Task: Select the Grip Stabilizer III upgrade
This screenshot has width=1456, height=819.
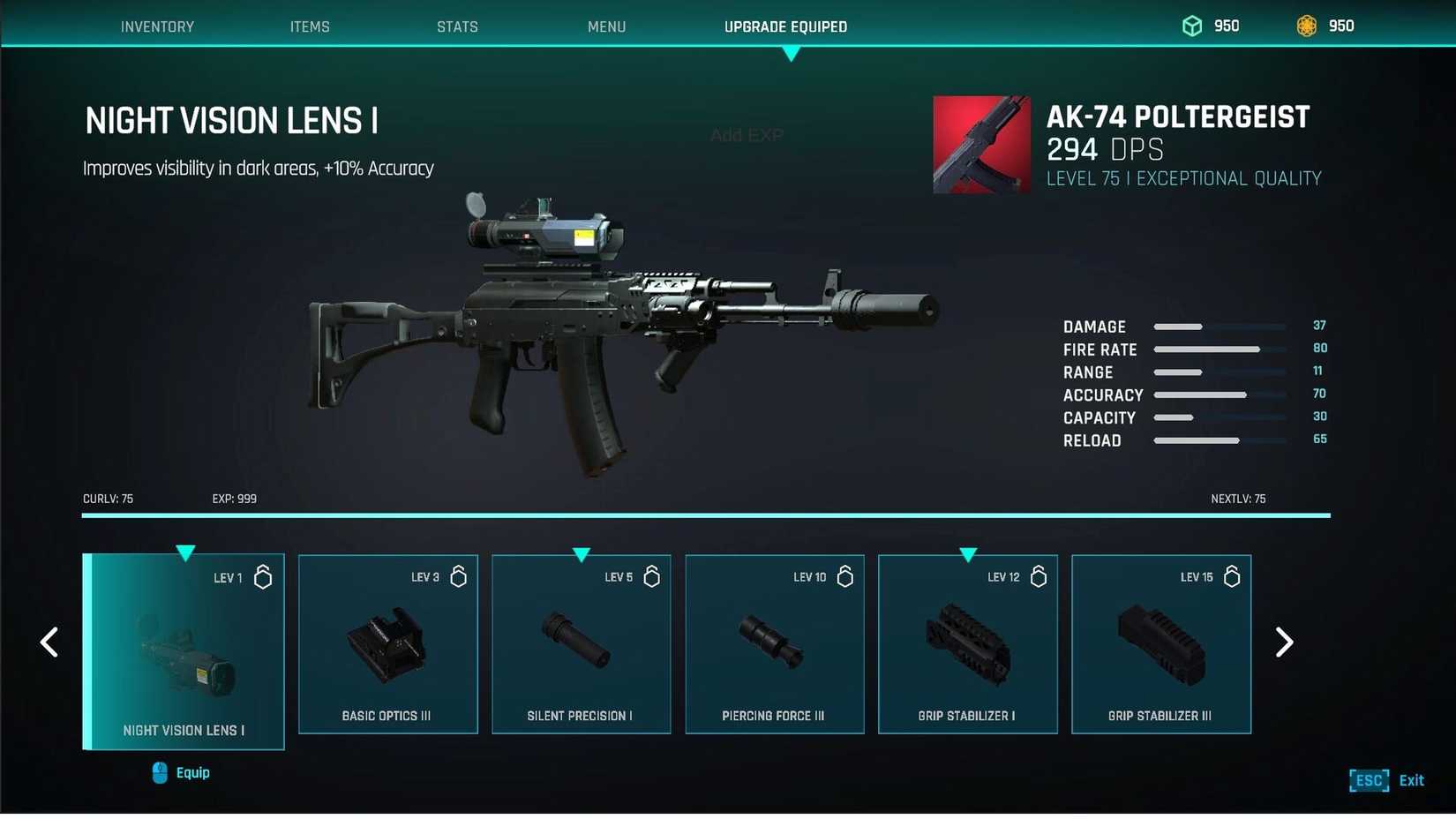Action: click(x=1160, y=644)
